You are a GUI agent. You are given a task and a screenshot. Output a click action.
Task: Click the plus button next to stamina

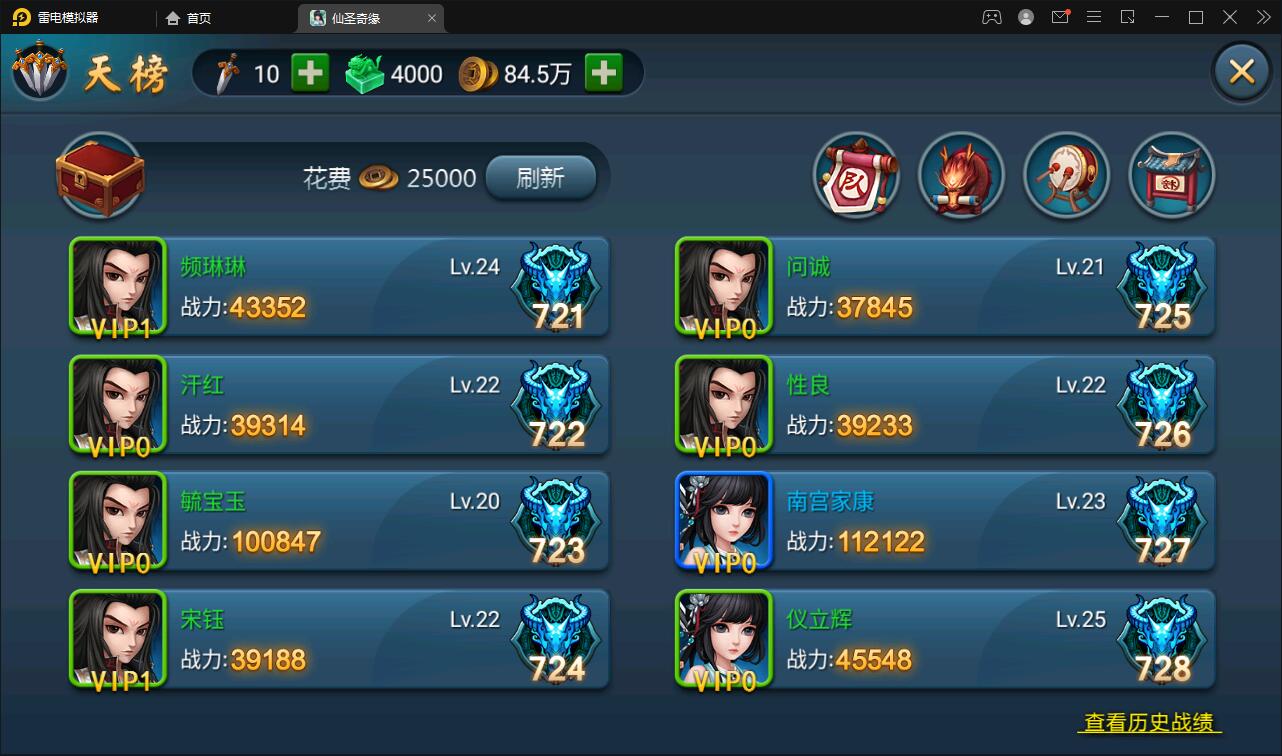(310, 72)
